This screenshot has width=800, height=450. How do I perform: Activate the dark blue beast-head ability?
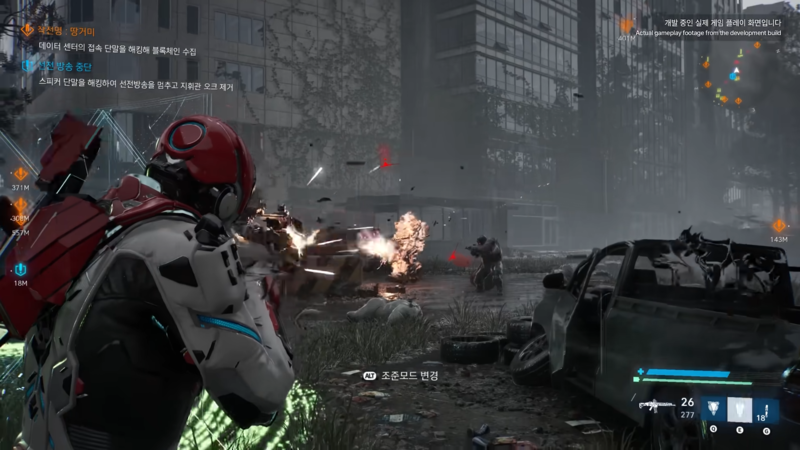click(711, 408)
